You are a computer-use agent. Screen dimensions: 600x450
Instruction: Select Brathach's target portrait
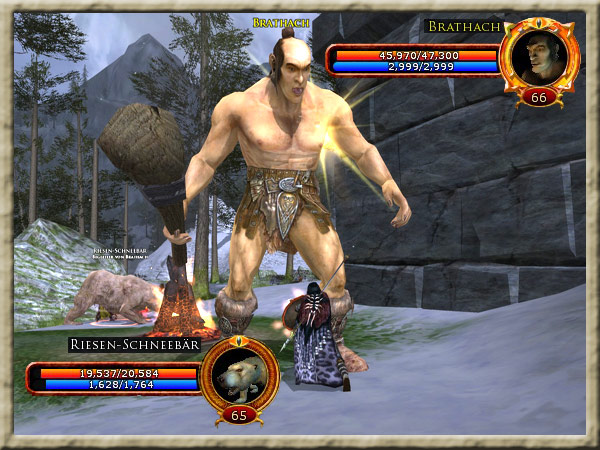click(539, 55)
